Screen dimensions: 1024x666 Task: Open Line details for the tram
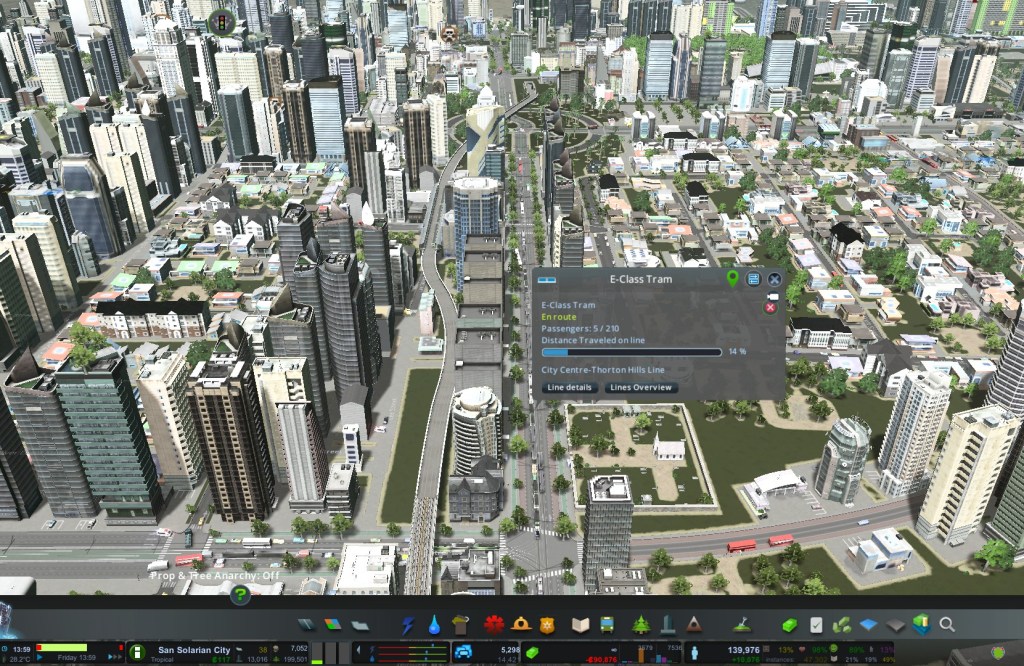(x=572, y=387)
